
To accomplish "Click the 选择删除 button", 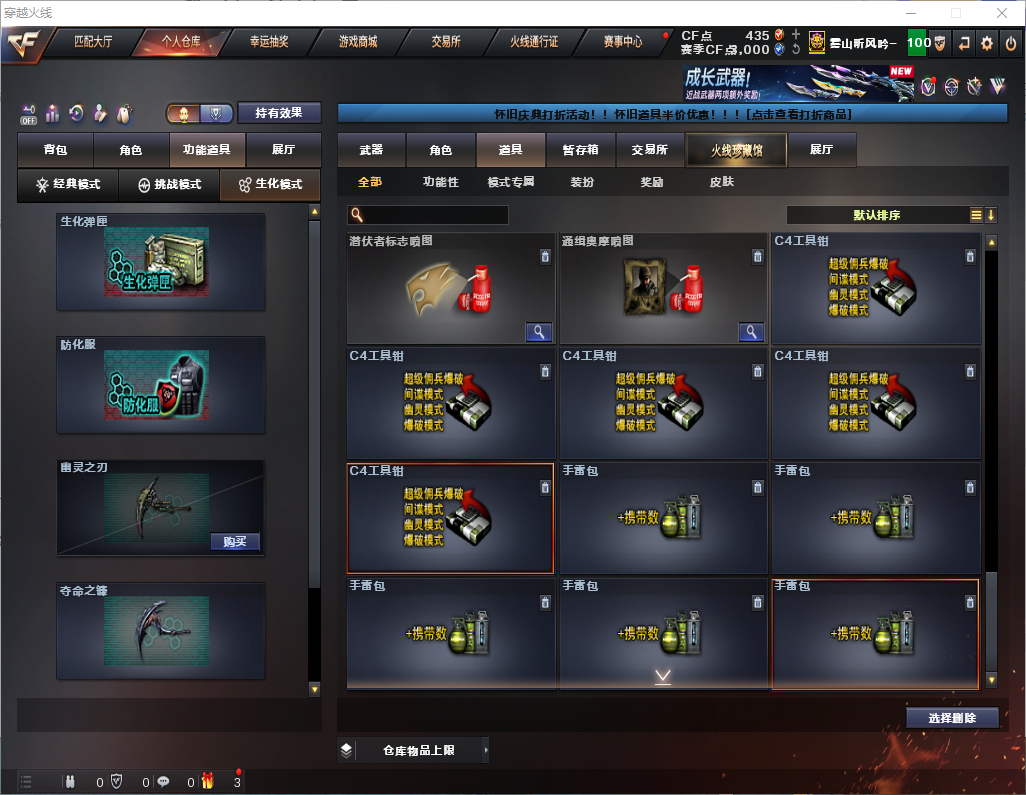I will pos(952,718).
